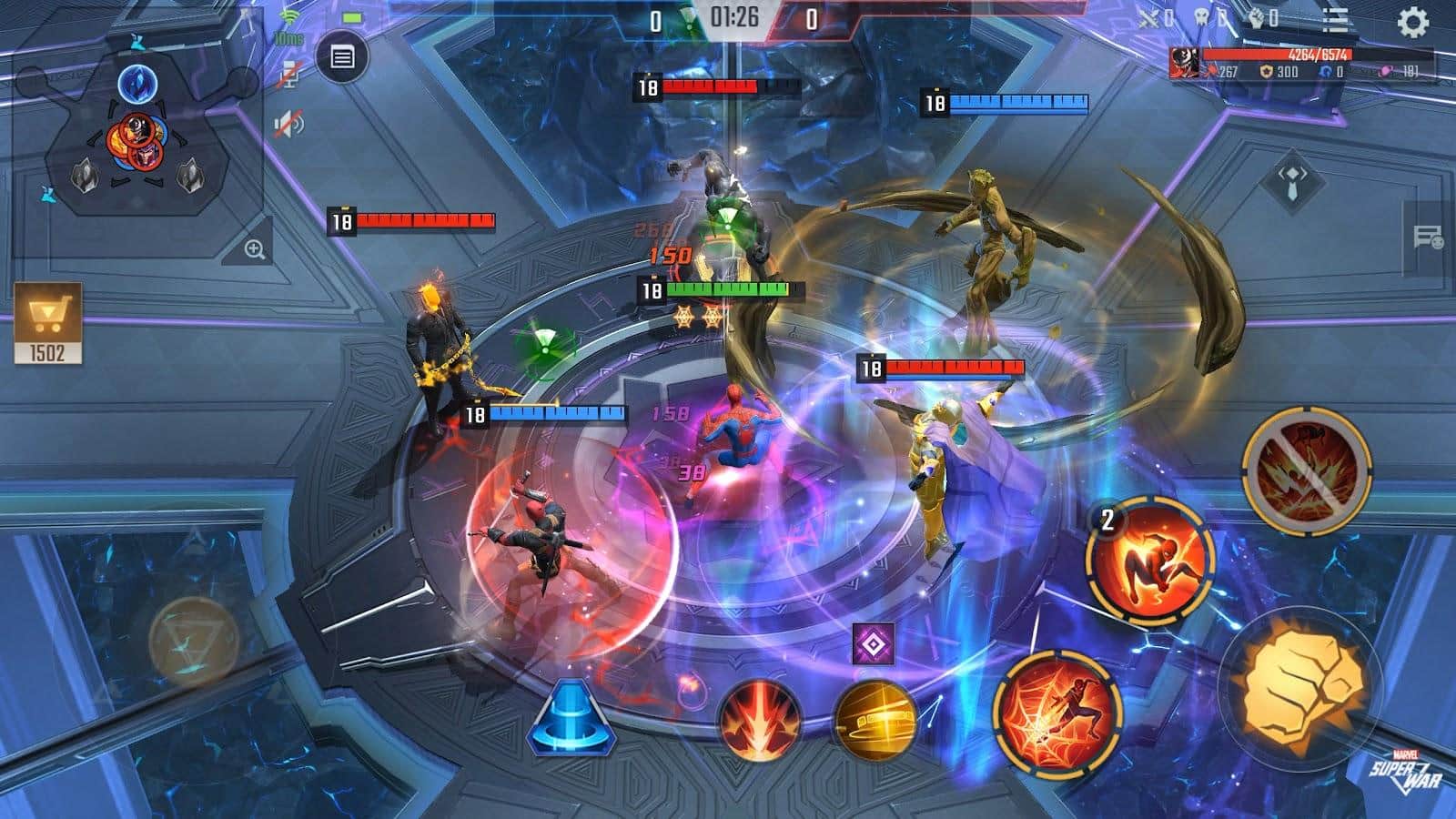Open the round message list button
The image size is (1456, 819).
pyautogui.click(x=342, y=57)
